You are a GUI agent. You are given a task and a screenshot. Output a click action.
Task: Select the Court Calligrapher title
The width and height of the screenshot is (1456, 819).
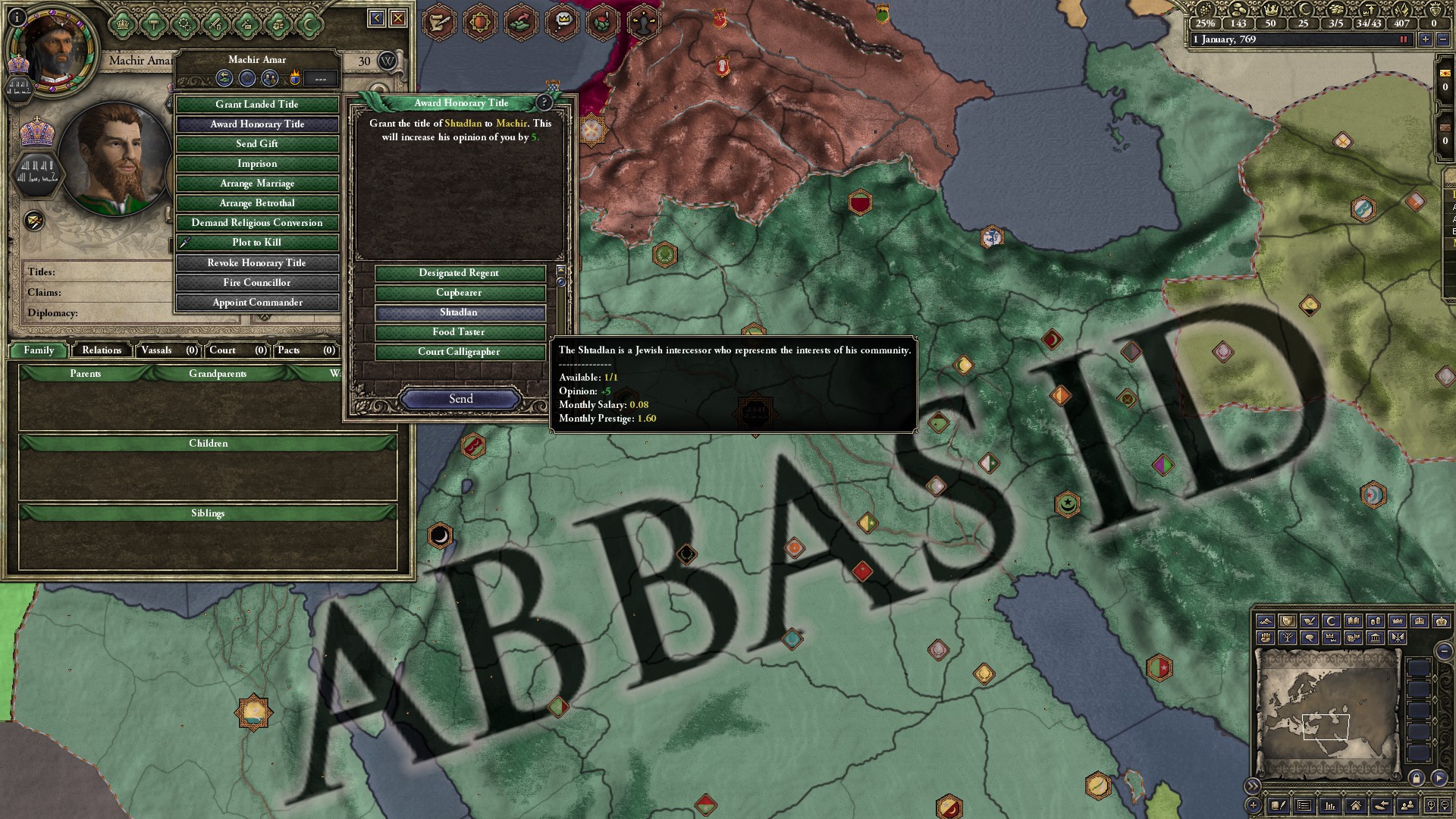coord(459,352)
